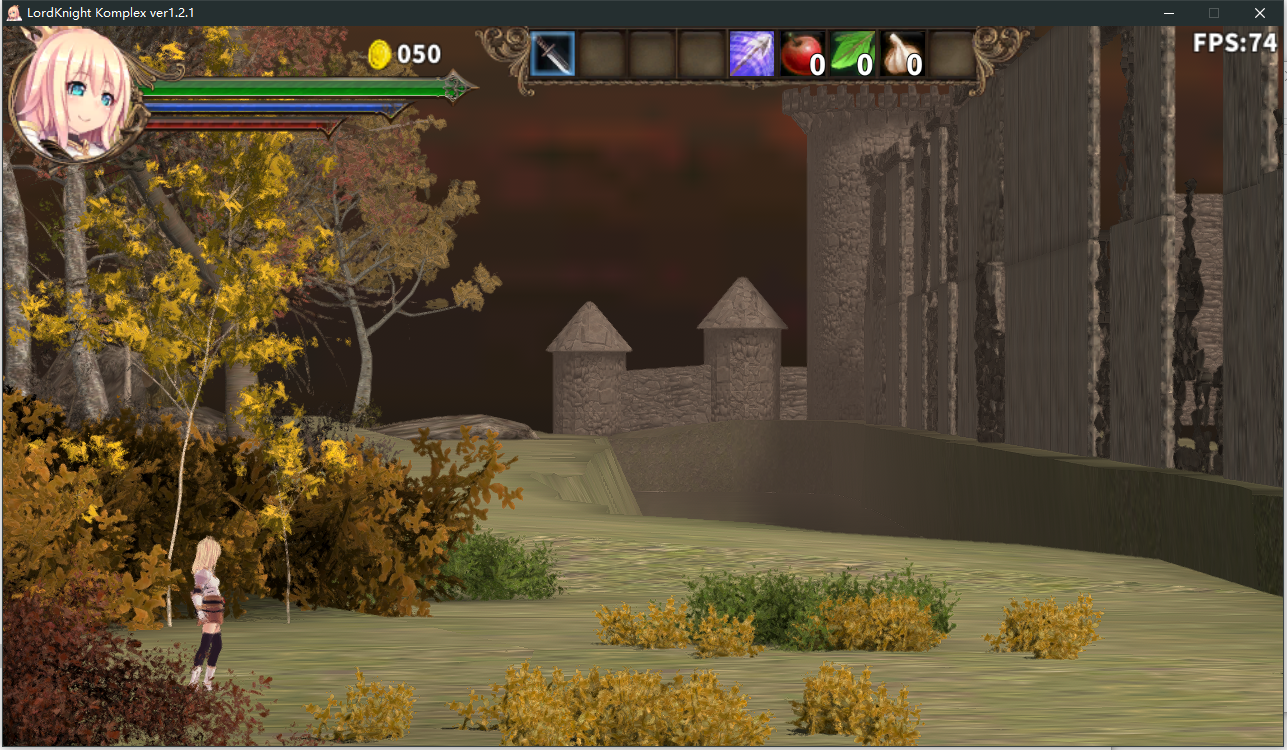Use the red apple item

click(x=802, y=54)
